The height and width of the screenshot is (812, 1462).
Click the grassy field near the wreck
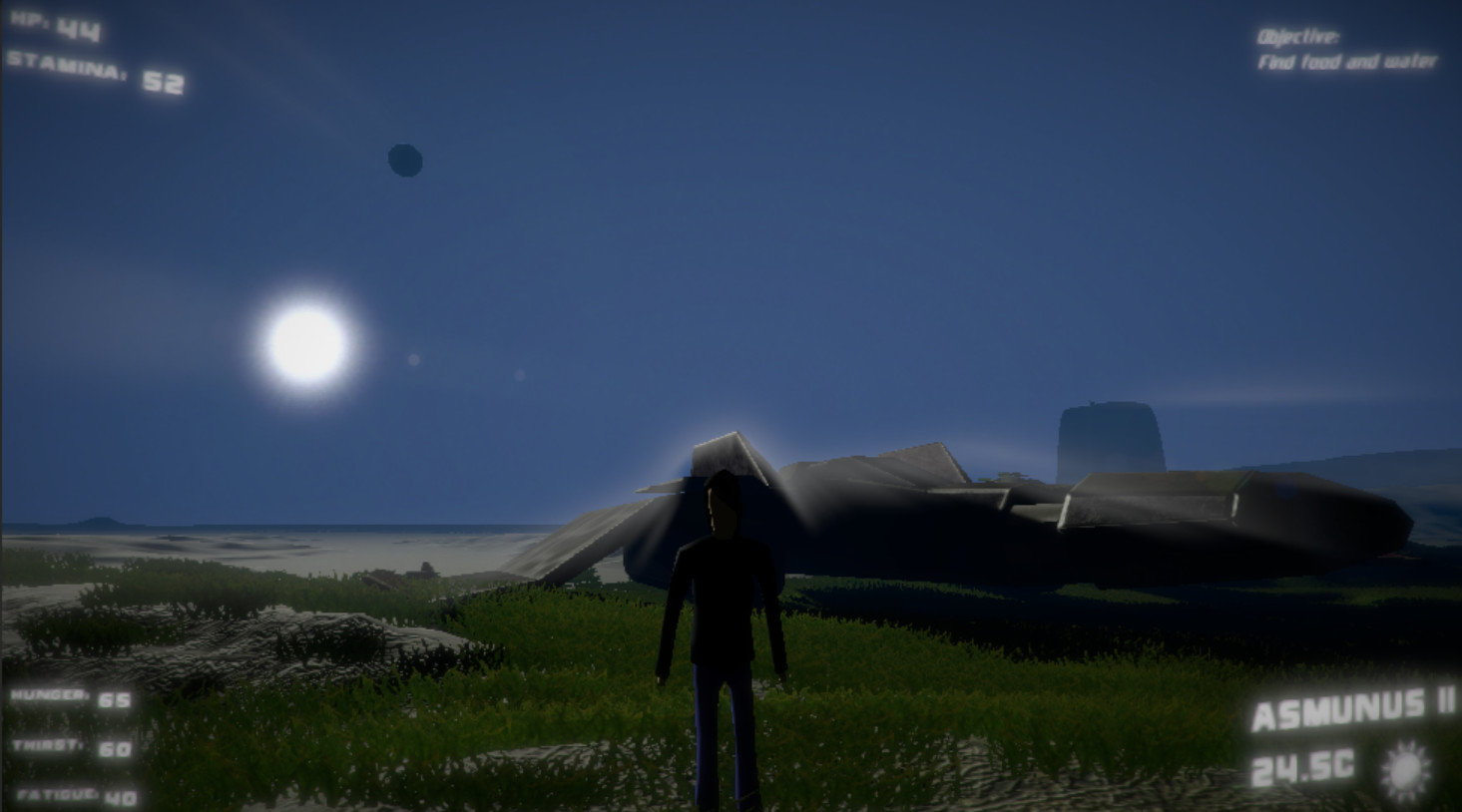click(948, 678)
